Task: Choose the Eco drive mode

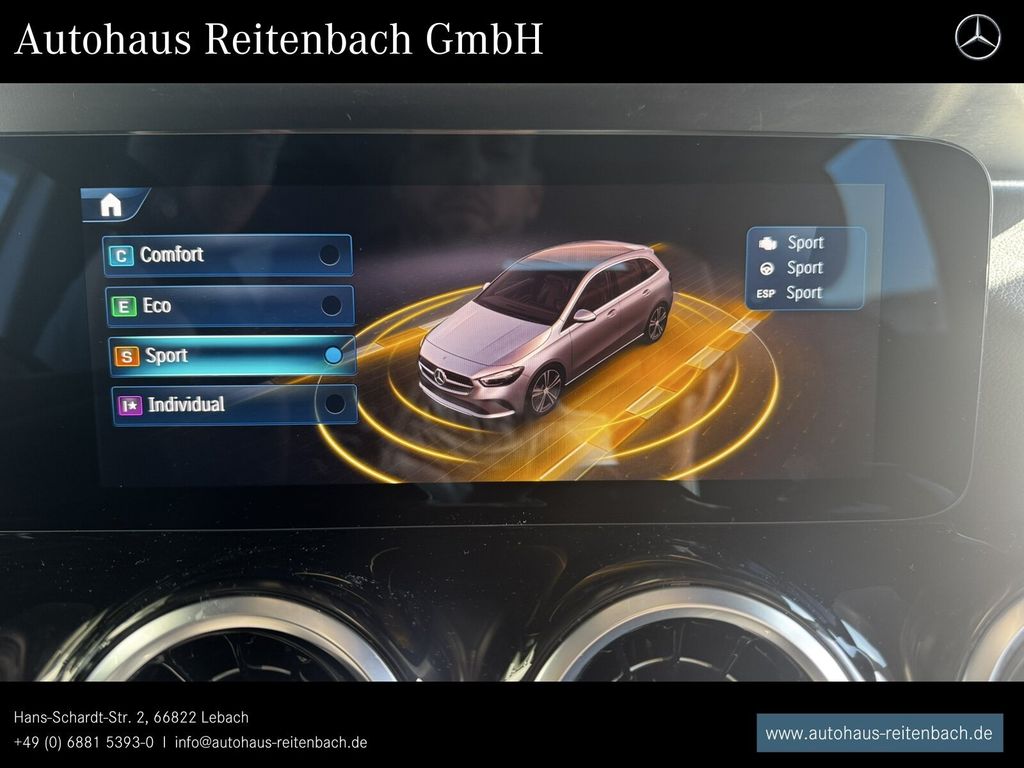Action: coord(229,306)
